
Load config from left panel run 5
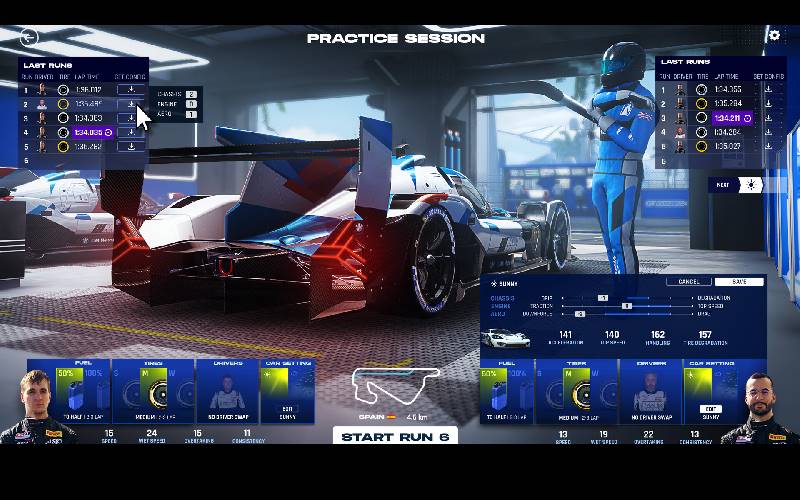coord(130,146)
